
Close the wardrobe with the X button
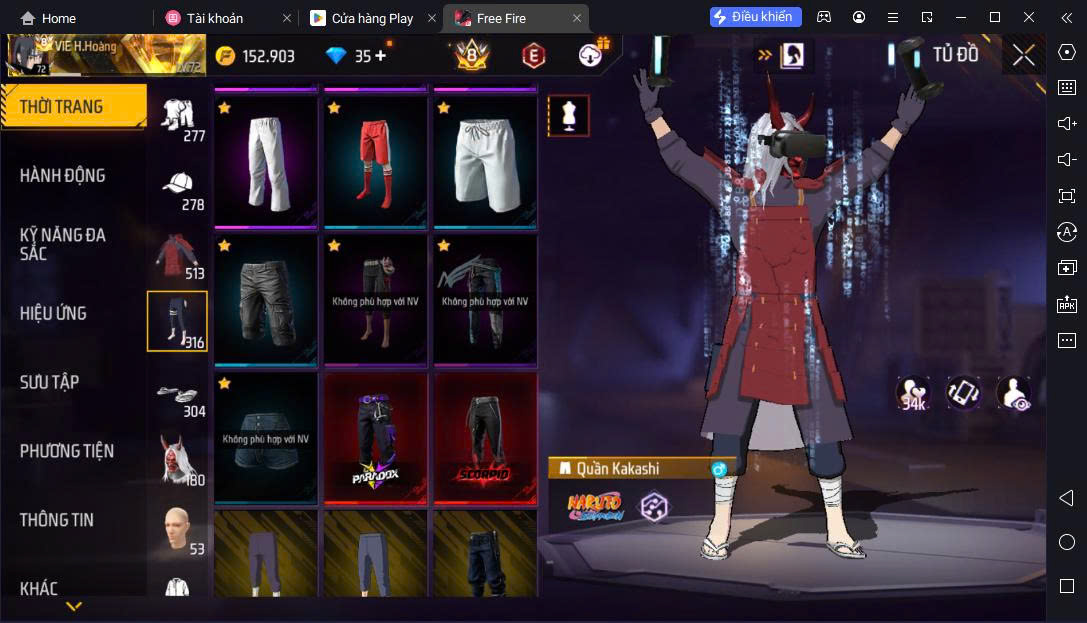[1023, 55]
